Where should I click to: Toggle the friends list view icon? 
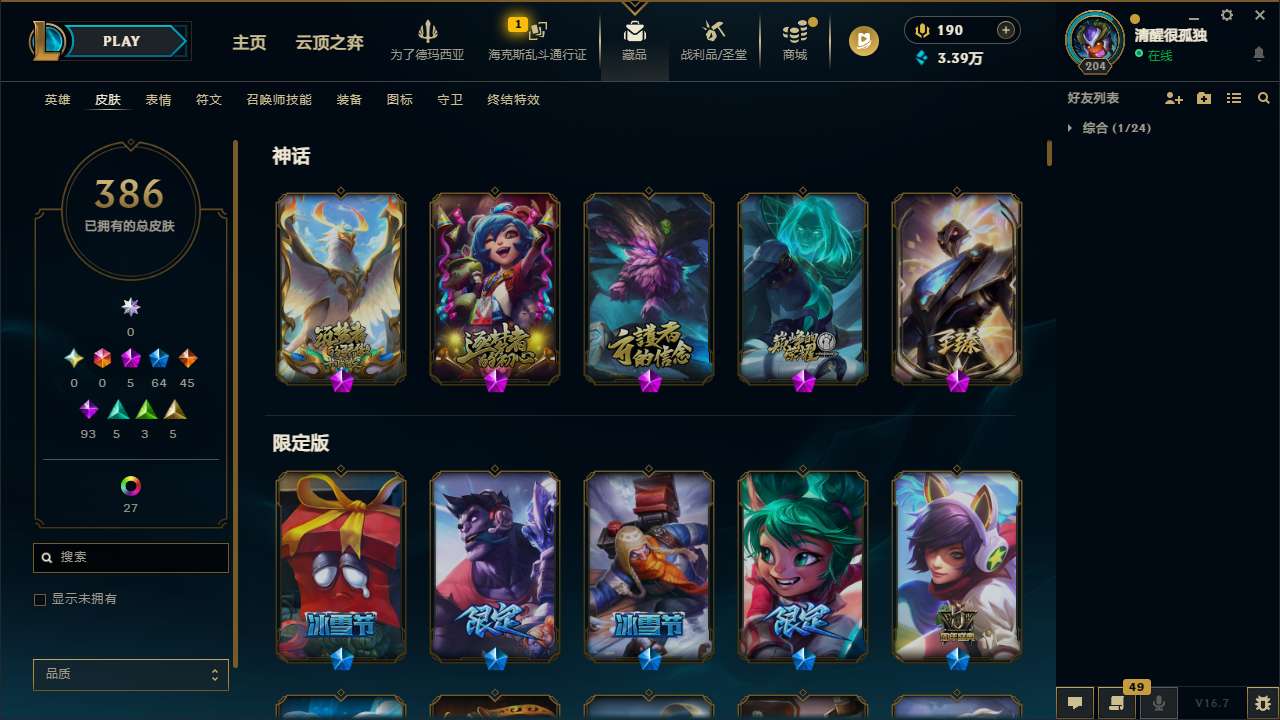pyautogui.click(x=1234, y=98)
